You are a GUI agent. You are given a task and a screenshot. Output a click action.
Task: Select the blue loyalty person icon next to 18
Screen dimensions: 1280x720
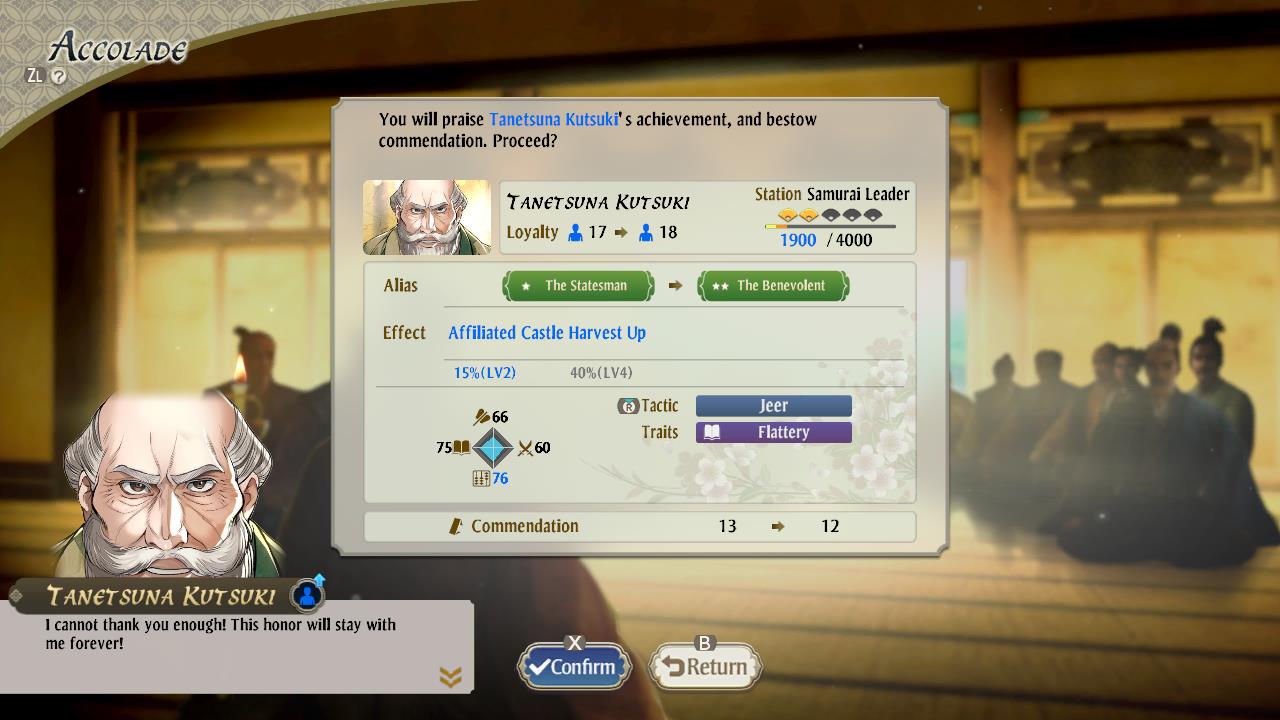tap(647, 231)
